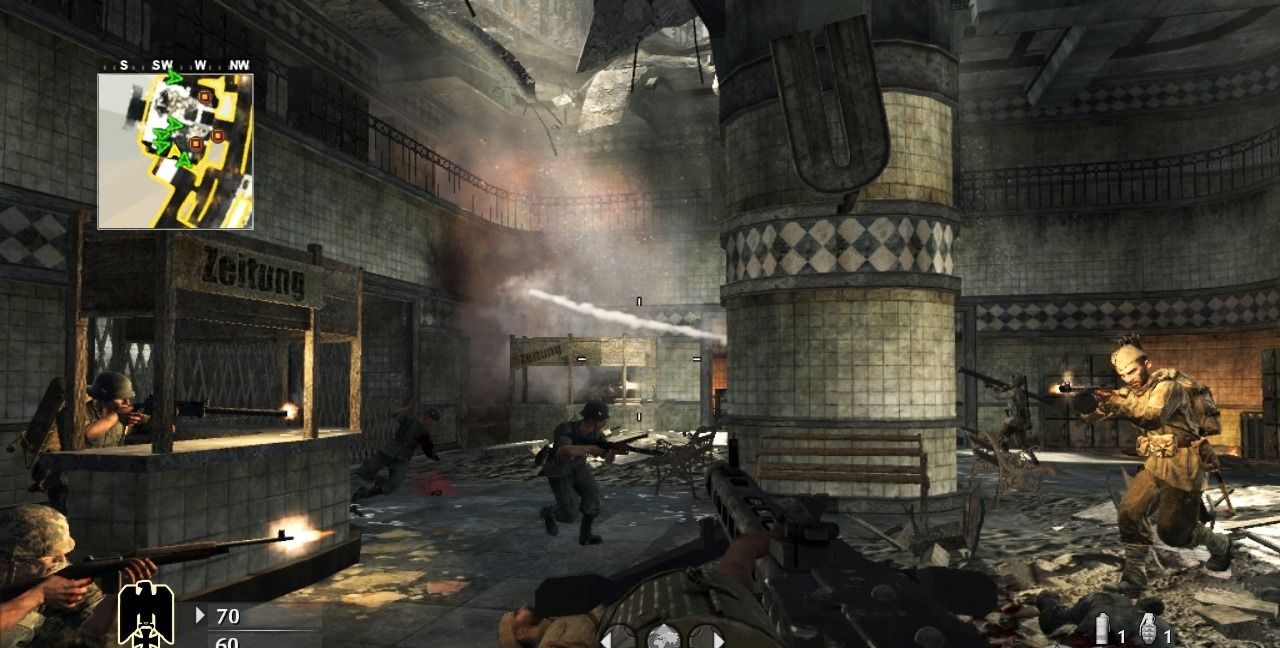The image size is (1280, 648).
Task: Select the smoke grenade canister icon
Action: (1102, 630)
